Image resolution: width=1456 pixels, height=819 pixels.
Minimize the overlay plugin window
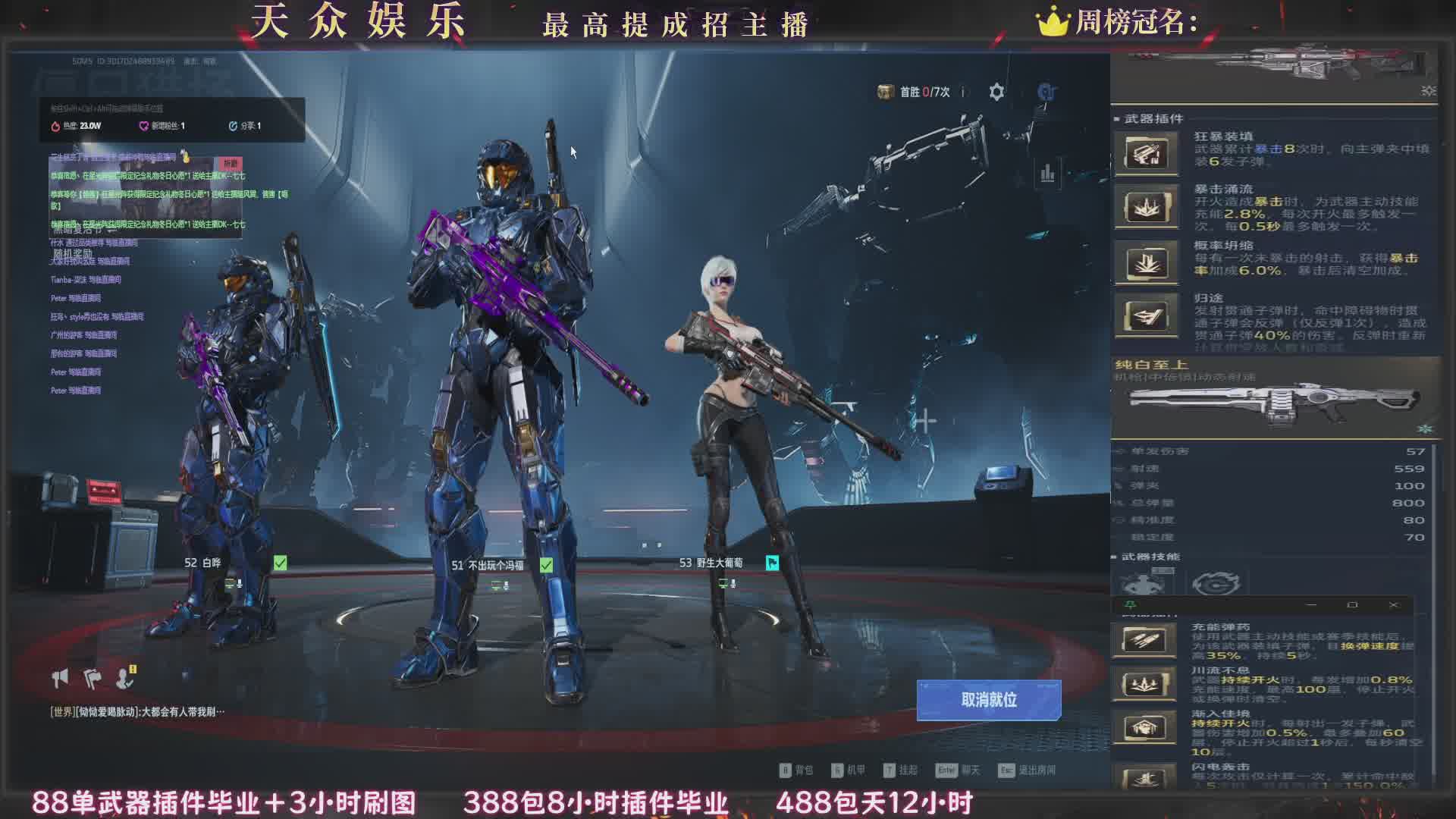[1311, 605]
